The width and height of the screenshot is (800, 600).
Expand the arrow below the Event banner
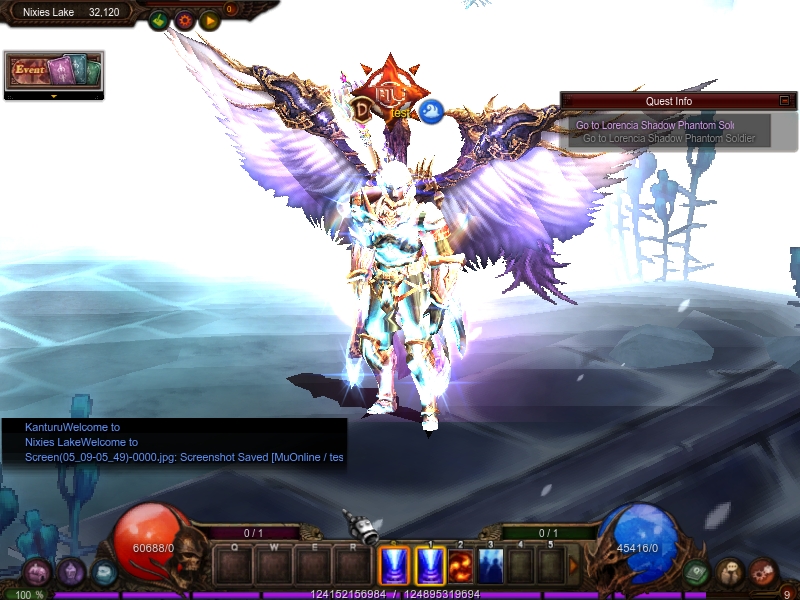(54, 96)
